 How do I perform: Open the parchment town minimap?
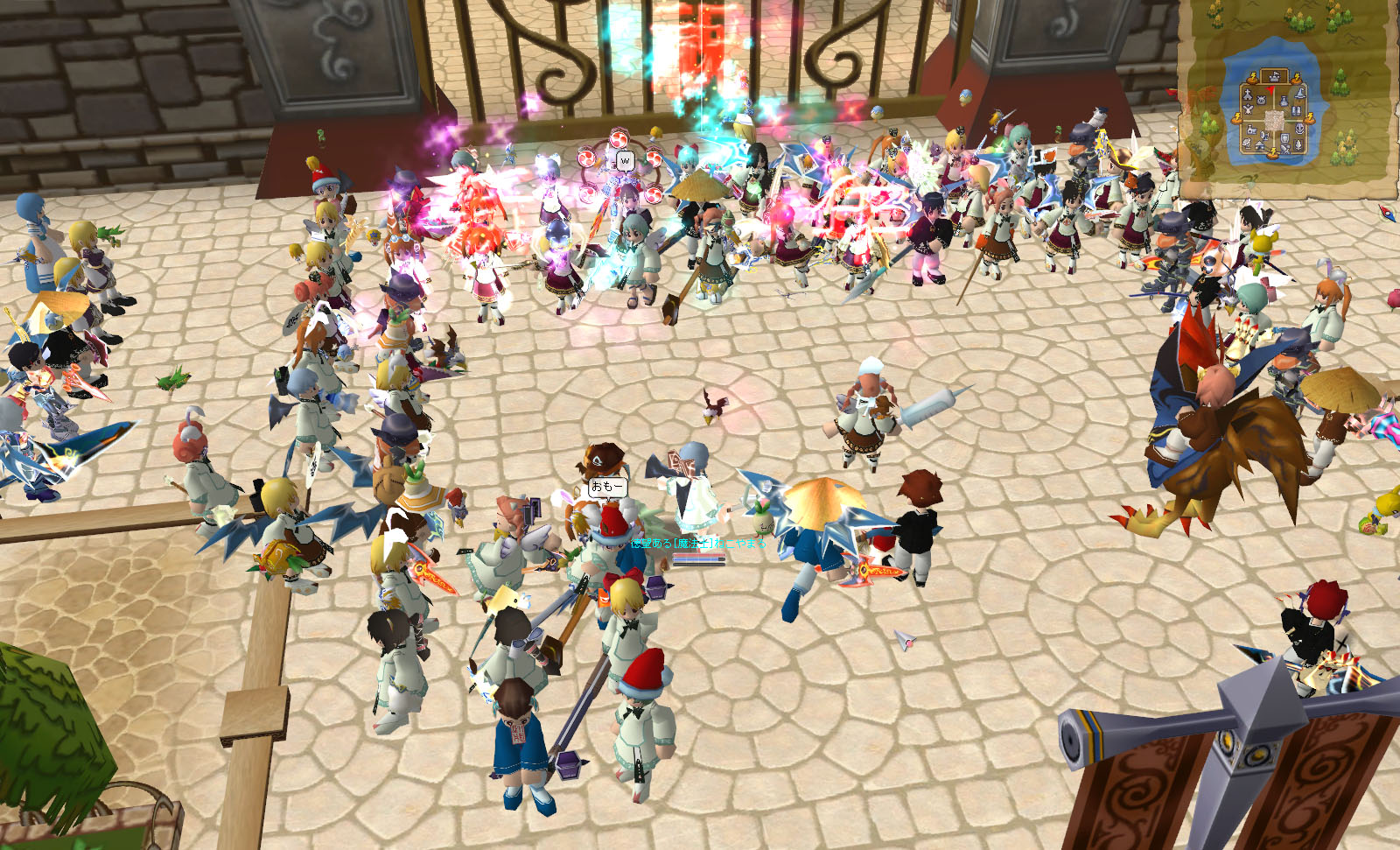[1288, 95]
